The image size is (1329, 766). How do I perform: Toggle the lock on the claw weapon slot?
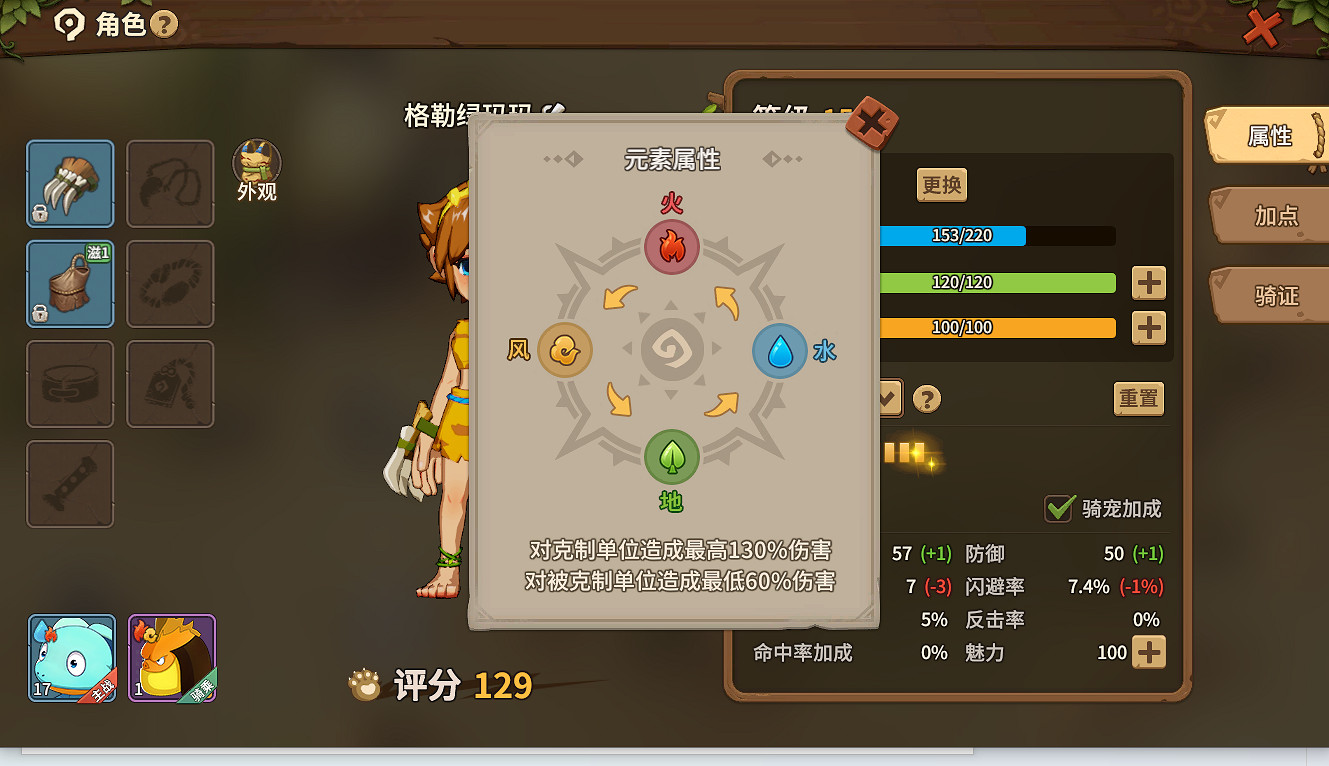[40, 214]
